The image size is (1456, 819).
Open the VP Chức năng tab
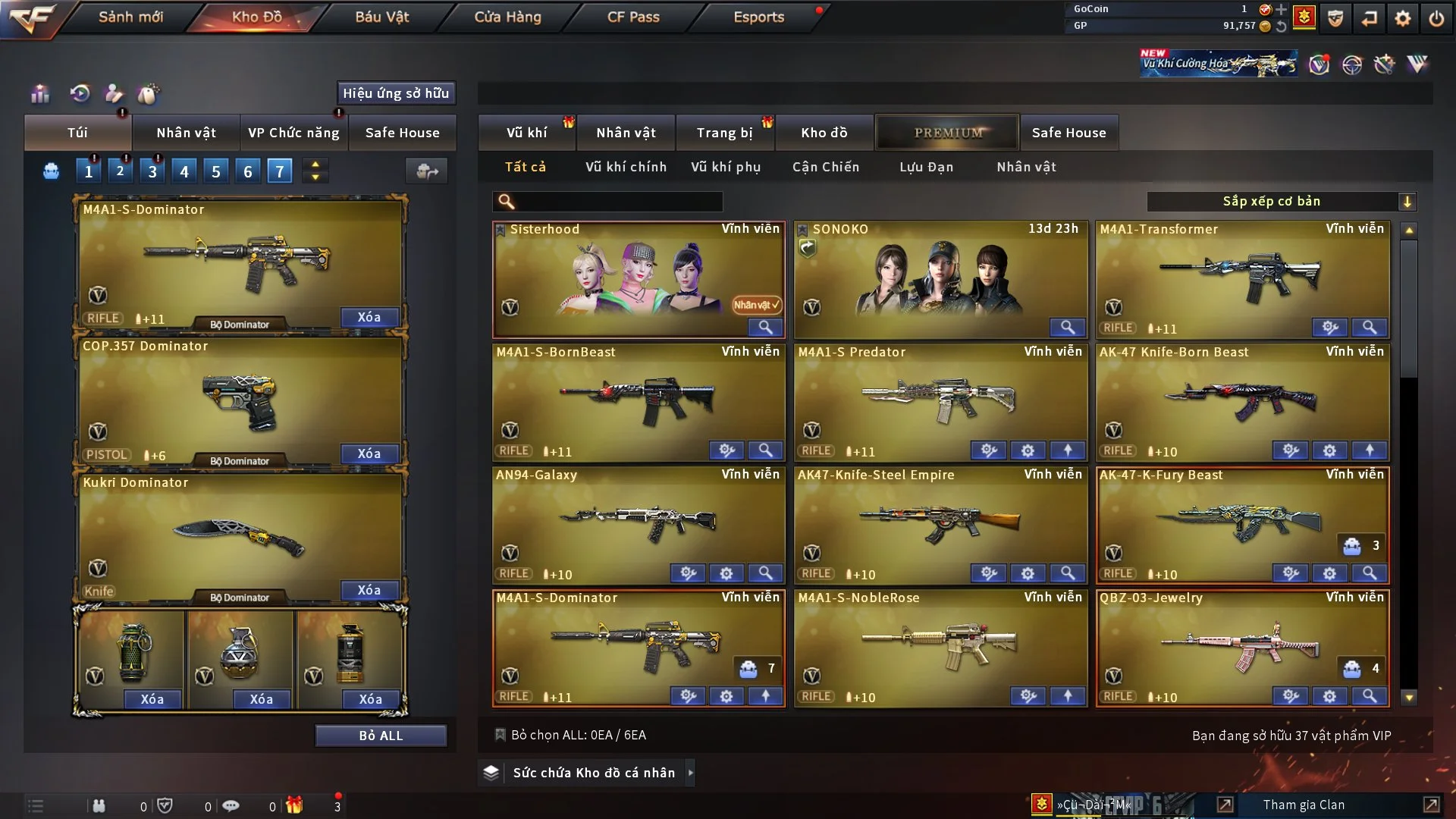point(293,133)
